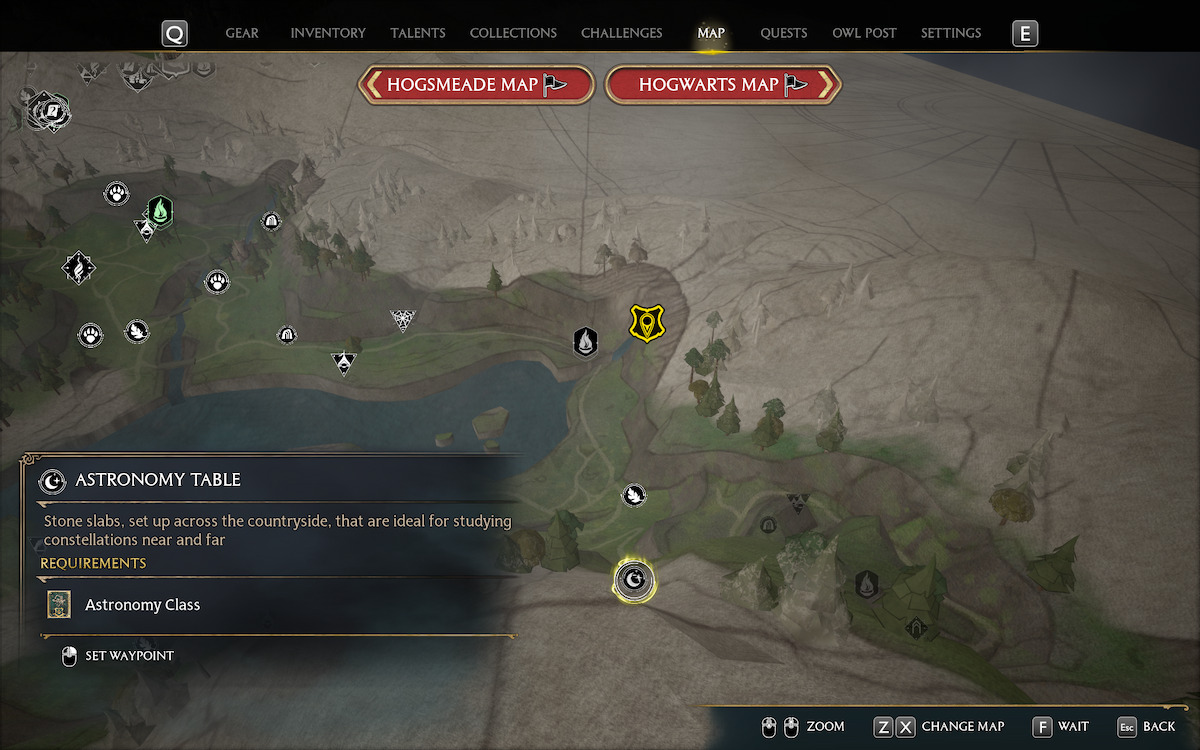1200x750 pixels.
Task: Switch to the Inventory tab
Action: tap(328, 33)
